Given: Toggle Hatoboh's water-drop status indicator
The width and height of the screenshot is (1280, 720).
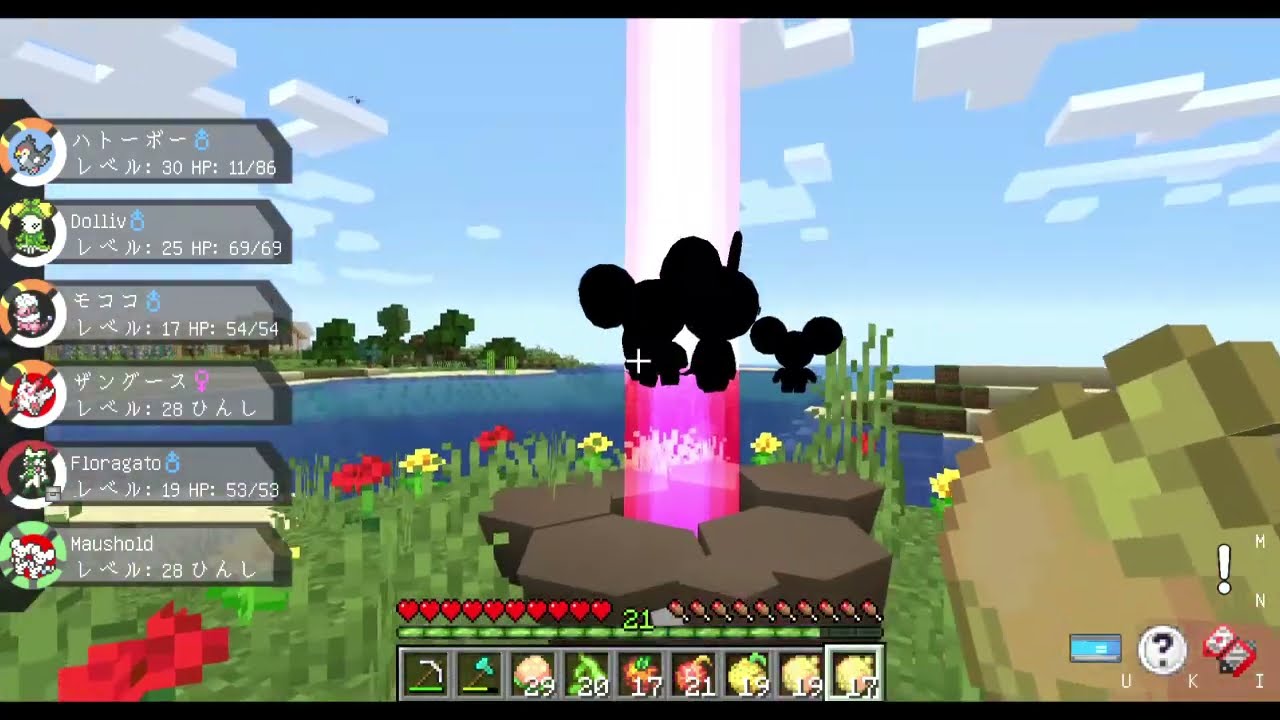Looking at the screenshot, I should tap(200, 141).
